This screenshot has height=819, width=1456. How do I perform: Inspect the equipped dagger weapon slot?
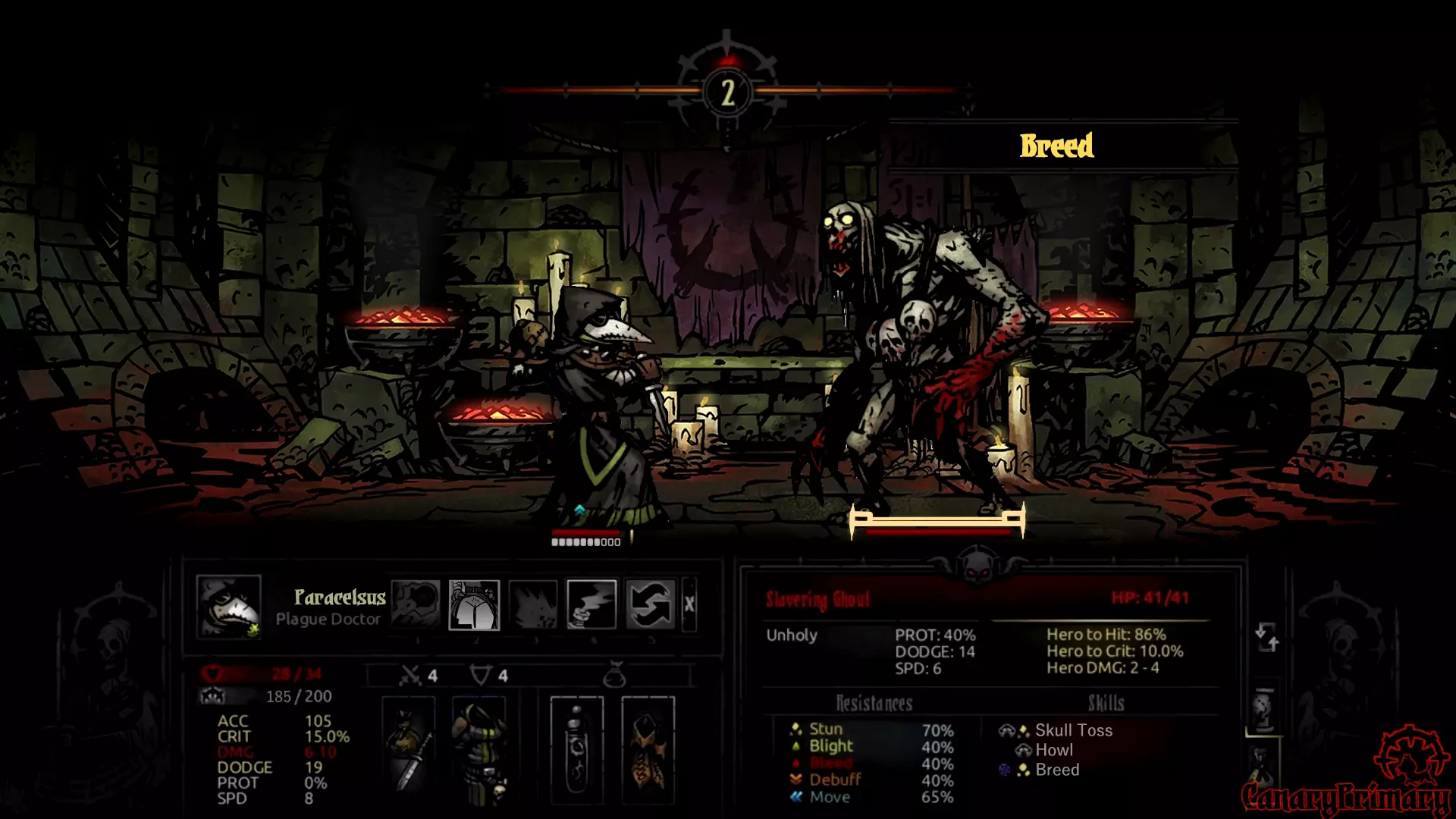pyautogui.click(x=408, y=749)
